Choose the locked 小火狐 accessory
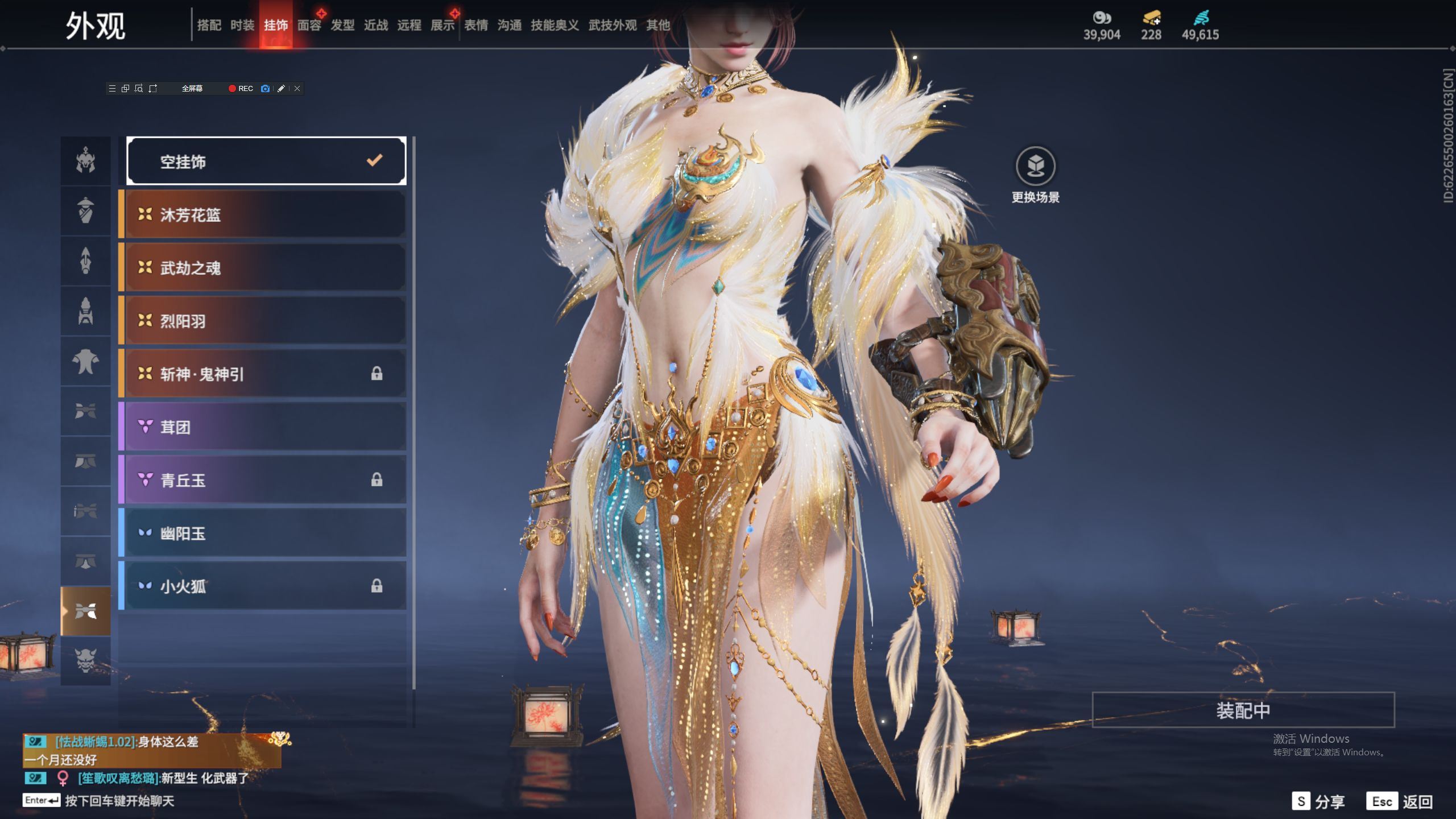The height and width of the screenshot is (819, 1456). click(x=265, y=586)
